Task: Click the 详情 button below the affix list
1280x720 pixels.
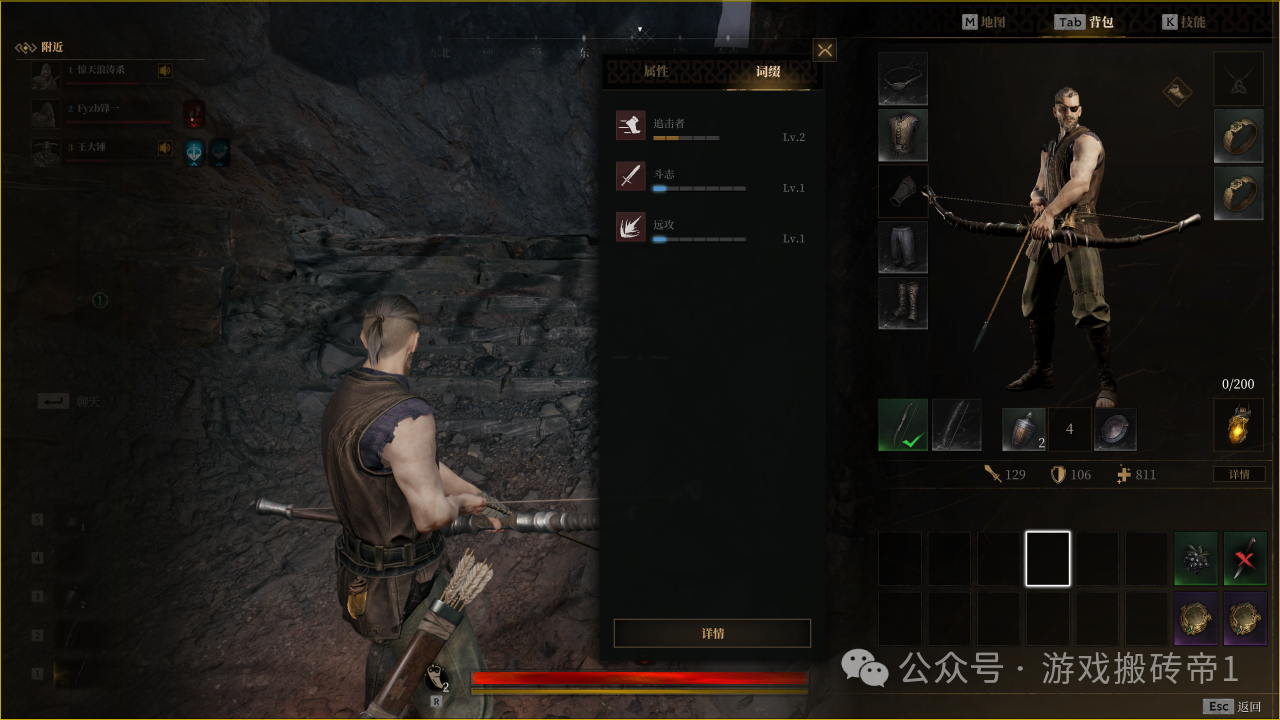Action: click(712, 633)
